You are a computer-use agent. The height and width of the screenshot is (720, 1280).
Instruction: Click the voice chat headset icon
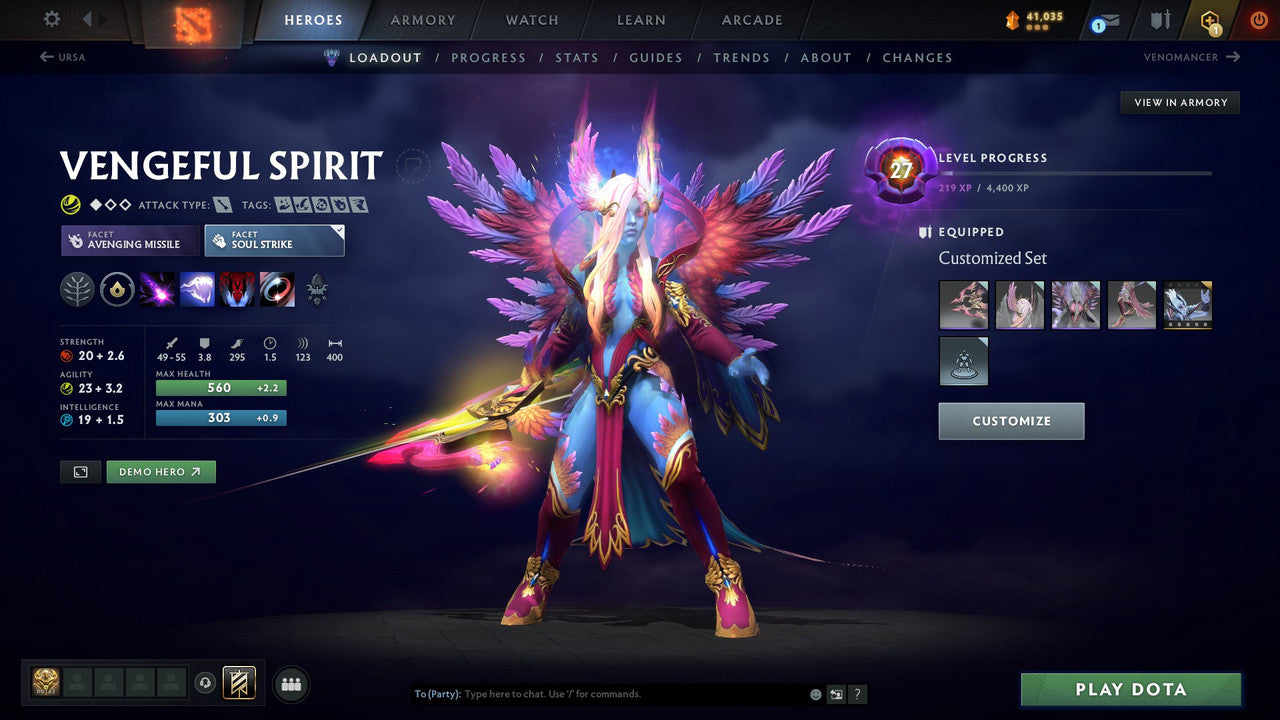pyautogui.click(x=205, y=683)
